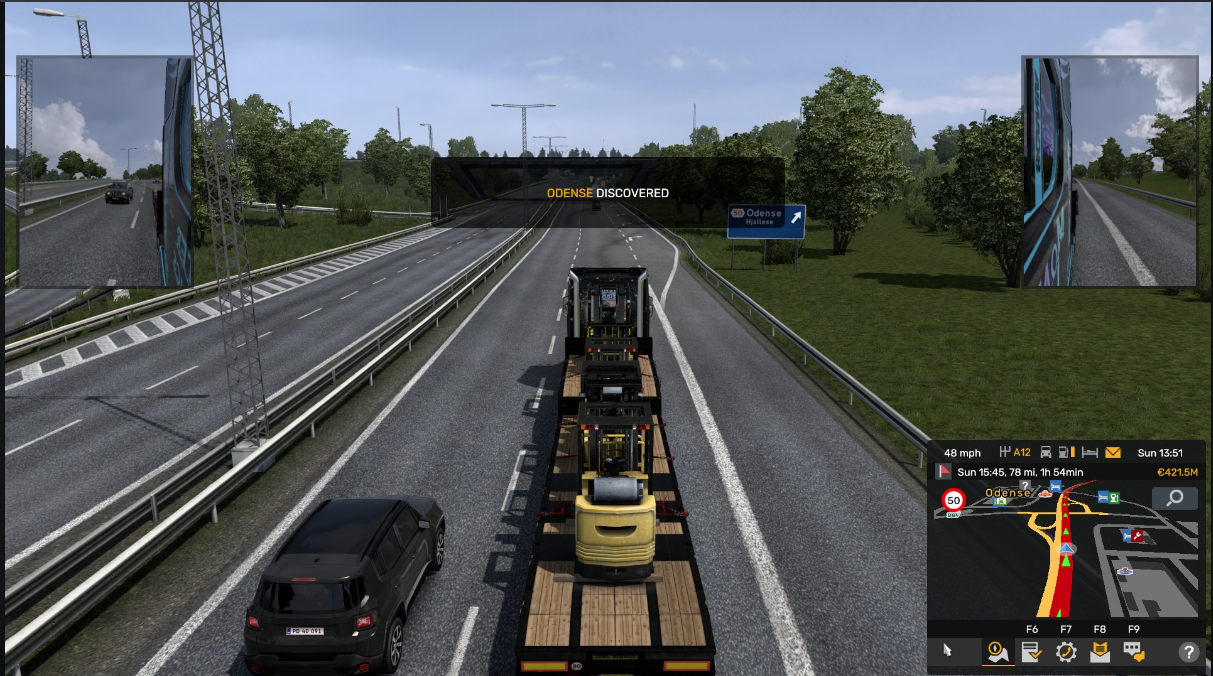Viewport: 1213px width, 676px height.
Task: Click the truck damage status icon
Action: [x=1046, y=452]
